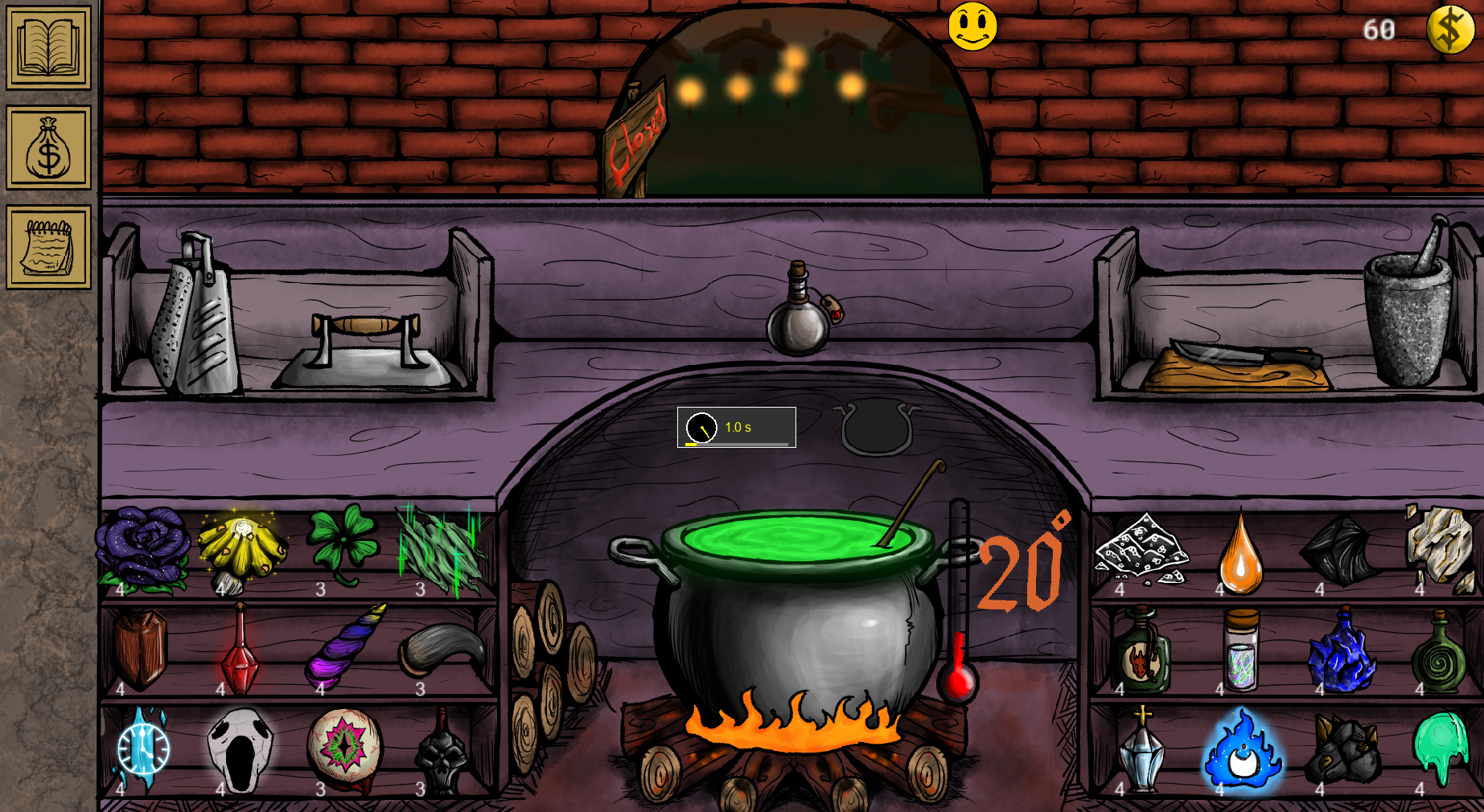This screenshot has height=812, width=1484.
Task: Click the gold dollar coin icon
Action: (1450, 28)
